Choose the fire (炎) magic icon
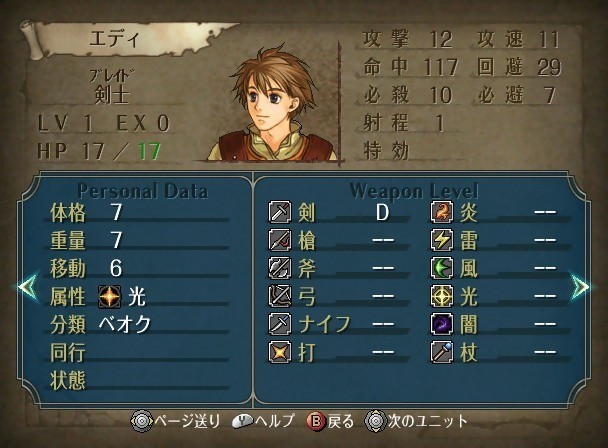The width and height of the screenshot is (608, 448). (x=442, y=212)
